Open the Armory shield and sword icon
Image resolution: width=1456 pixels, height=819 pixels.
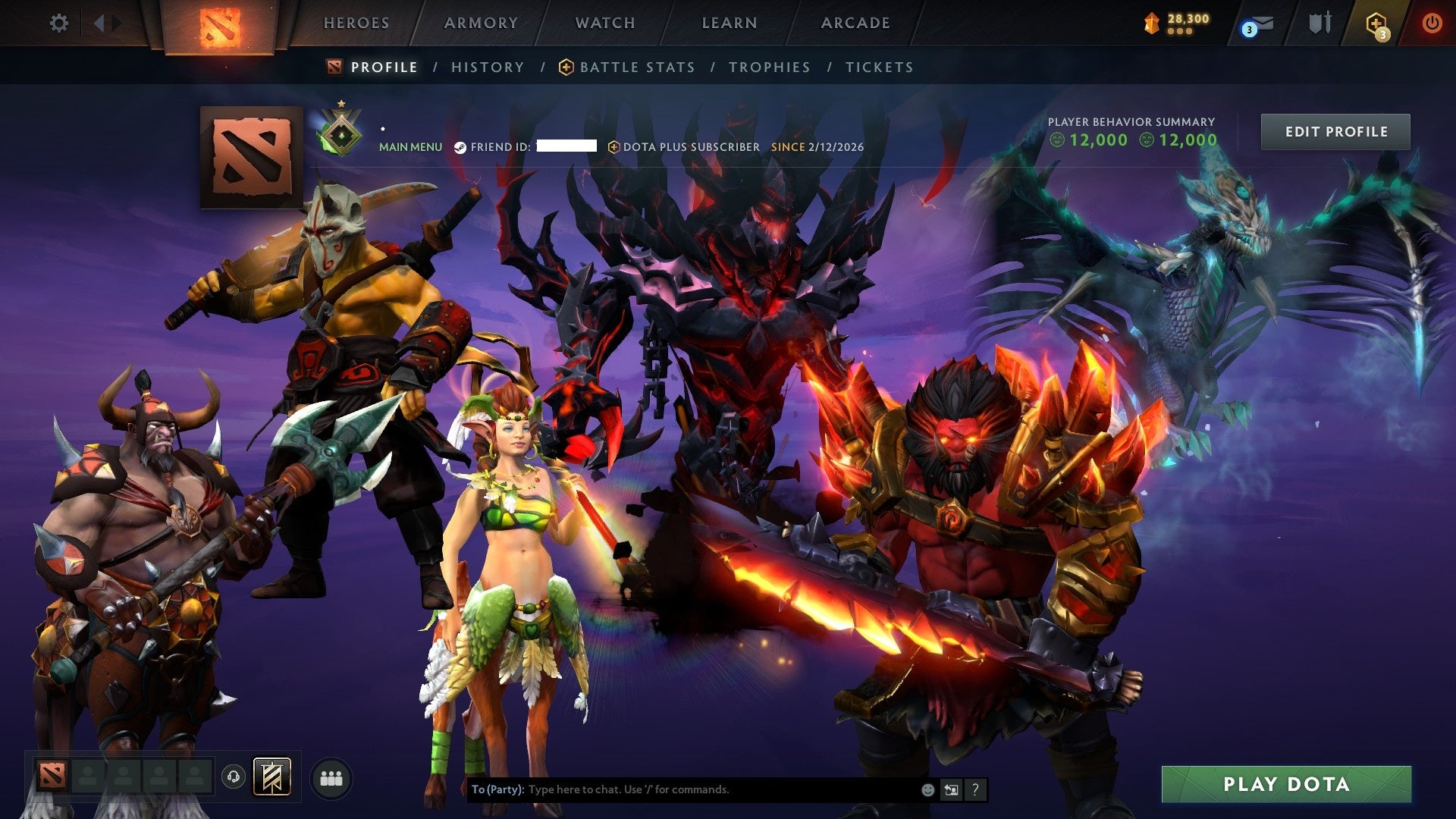point(1319,23)
